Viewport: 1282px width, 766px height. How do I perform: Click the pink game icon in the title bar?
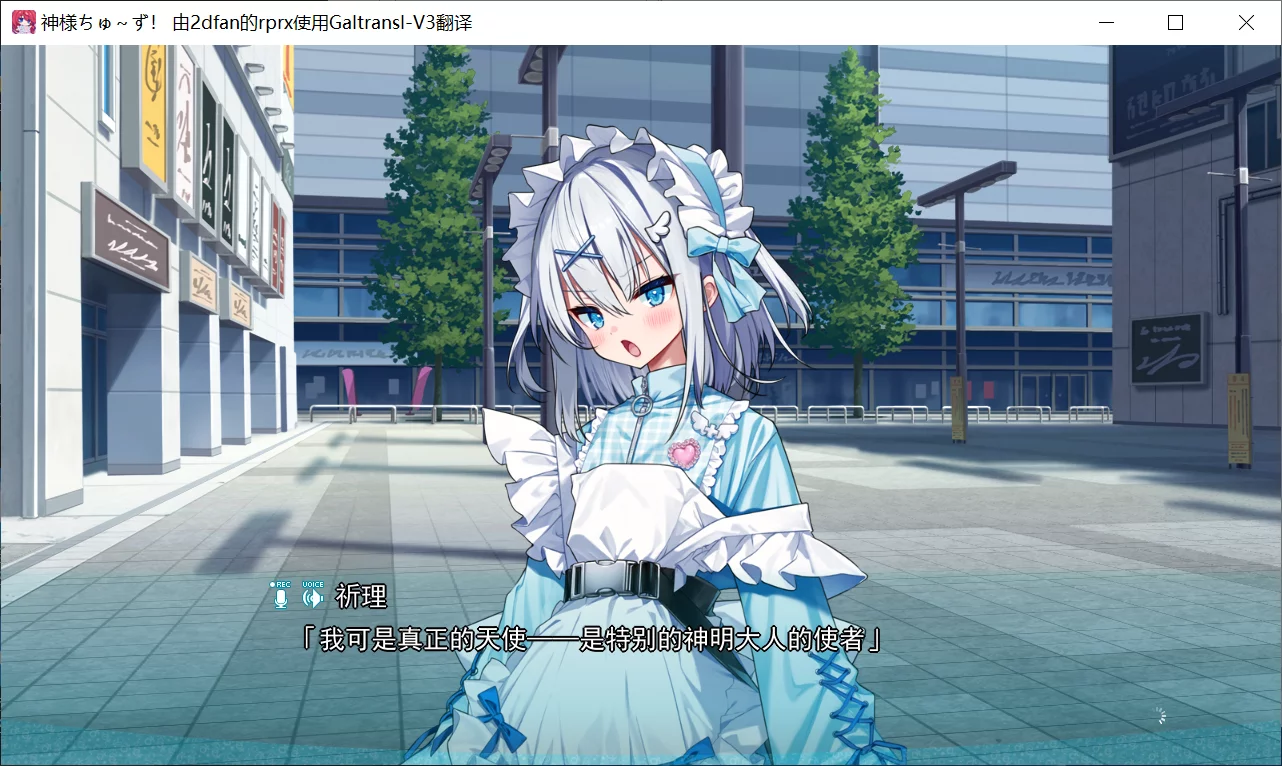pos(22,21)
